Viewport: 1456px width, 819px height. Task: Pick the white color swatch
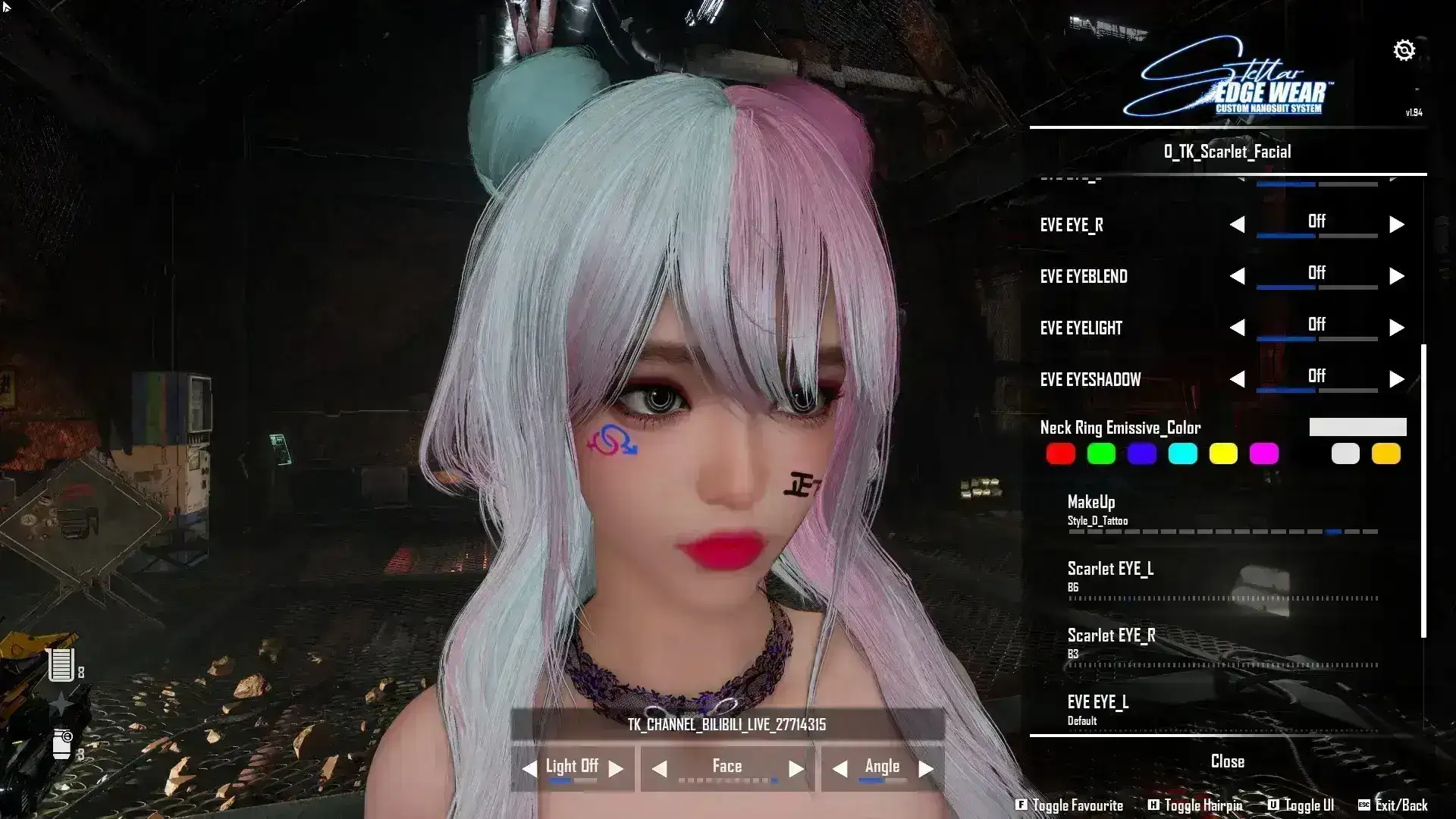(x=1345, y=454)
